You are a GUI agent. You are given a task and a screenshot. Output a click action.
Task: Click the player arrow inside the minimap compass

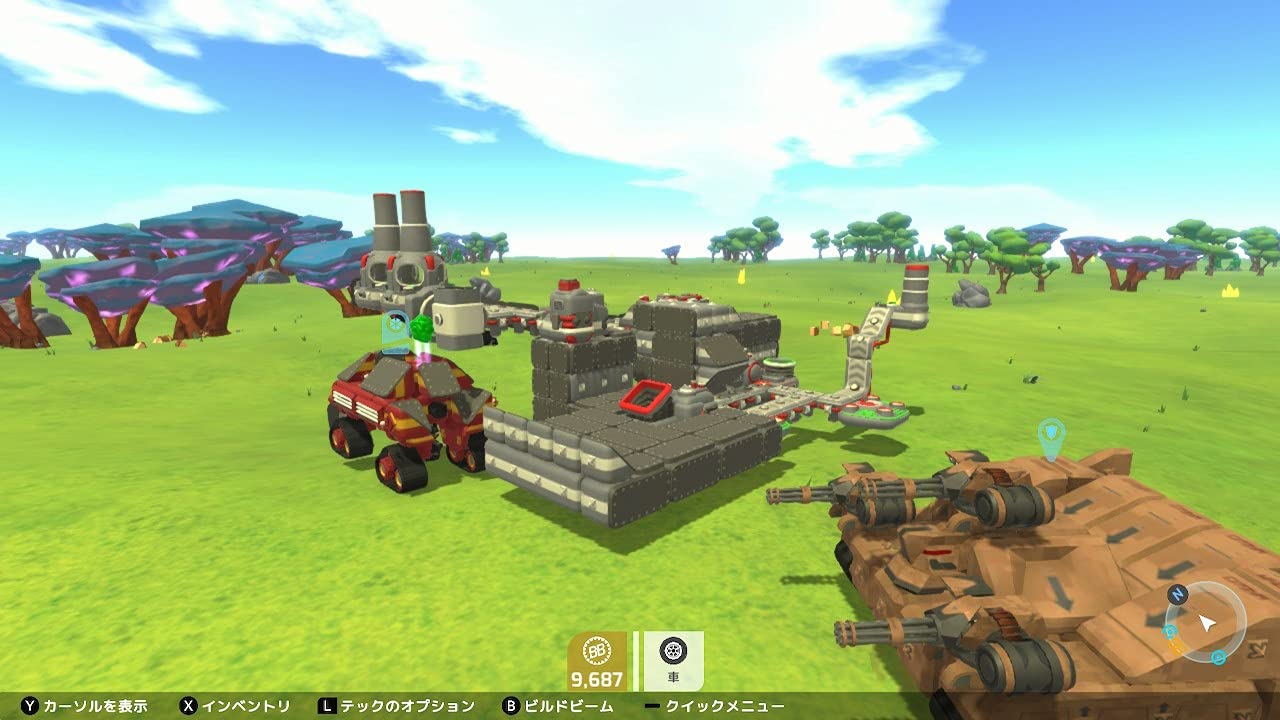pos(1206,623)
